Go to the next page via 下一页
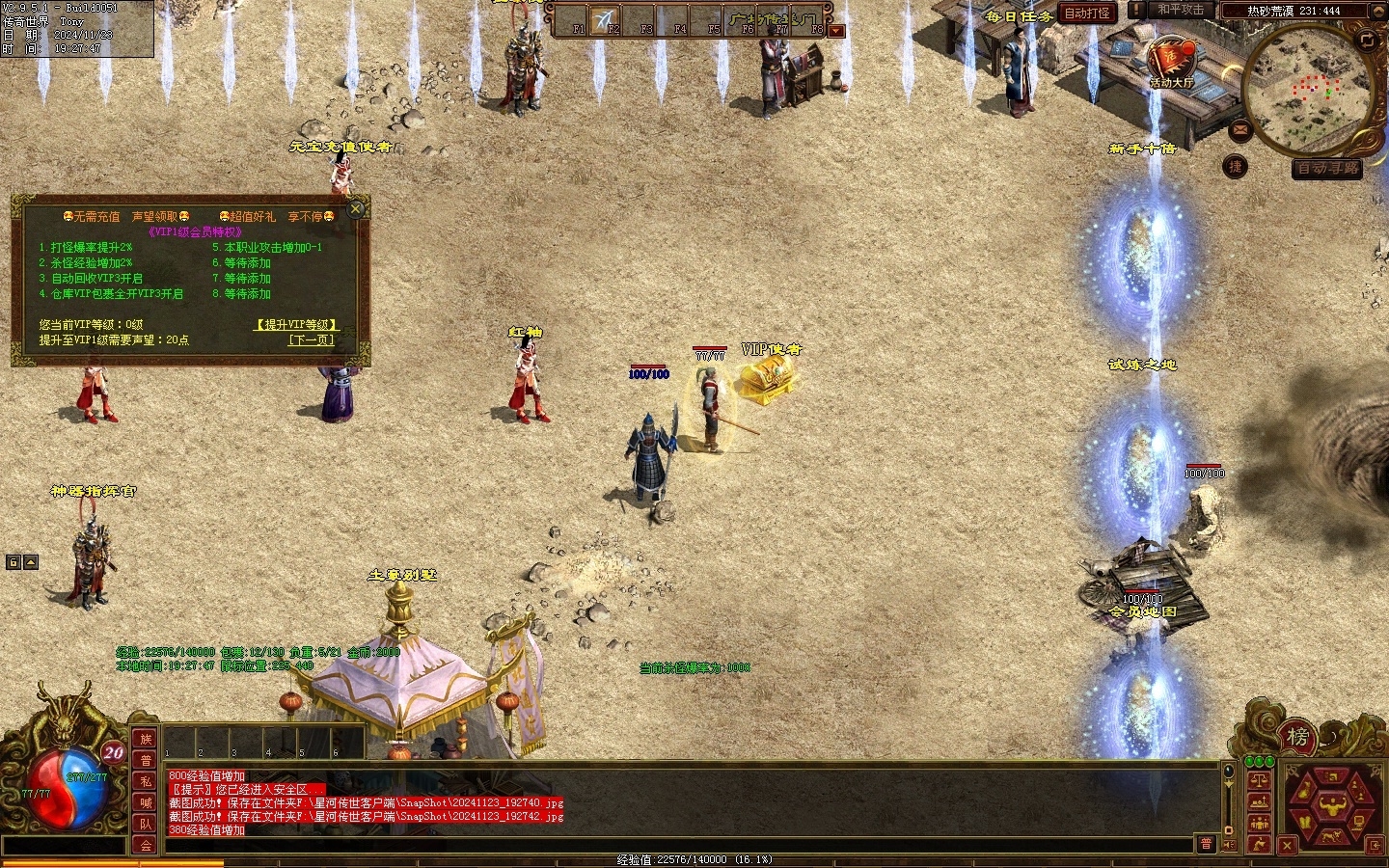This screenshot has width=1389, height=868. [311, 340]
